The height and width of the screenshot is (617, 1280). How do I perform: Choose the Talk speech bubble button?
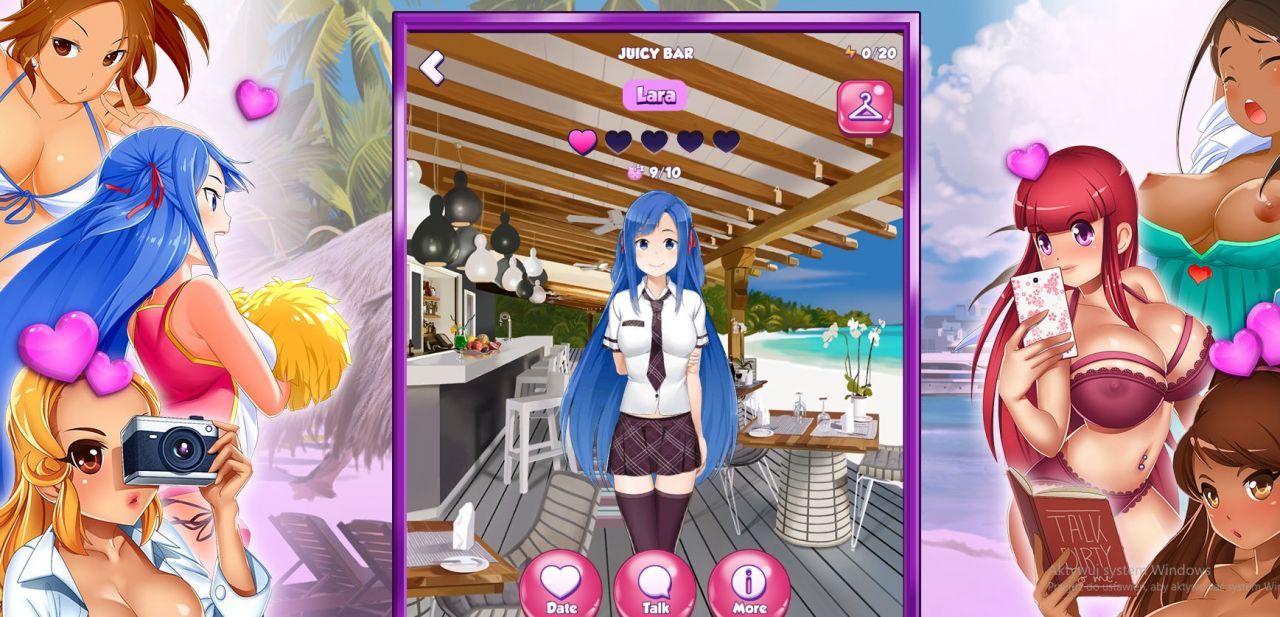(655, 586)
